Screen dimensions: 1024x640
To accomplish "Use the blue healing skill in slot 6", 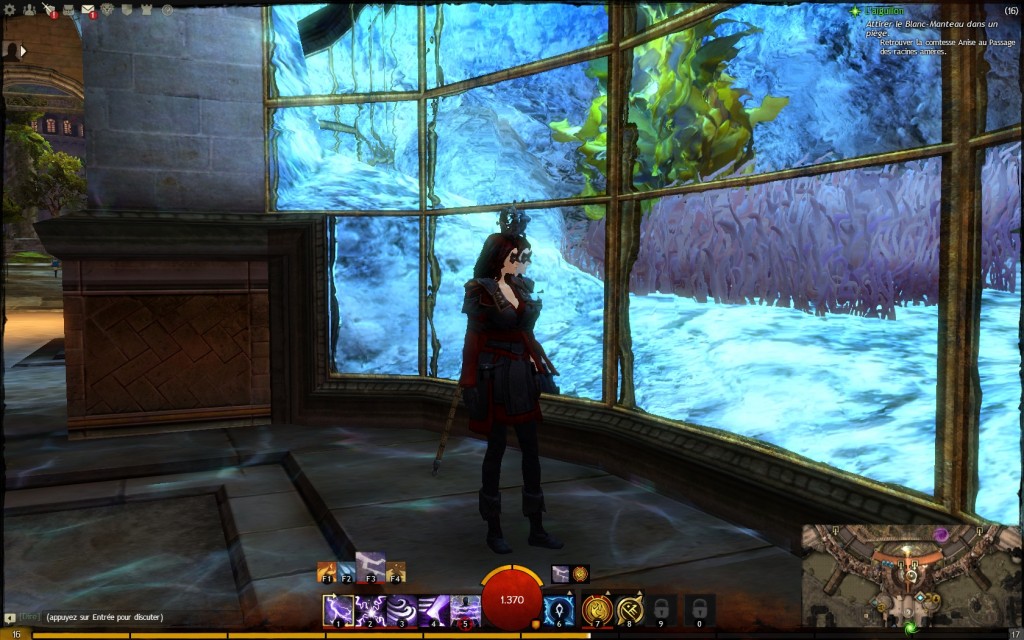I will click(x=559, y=609).
